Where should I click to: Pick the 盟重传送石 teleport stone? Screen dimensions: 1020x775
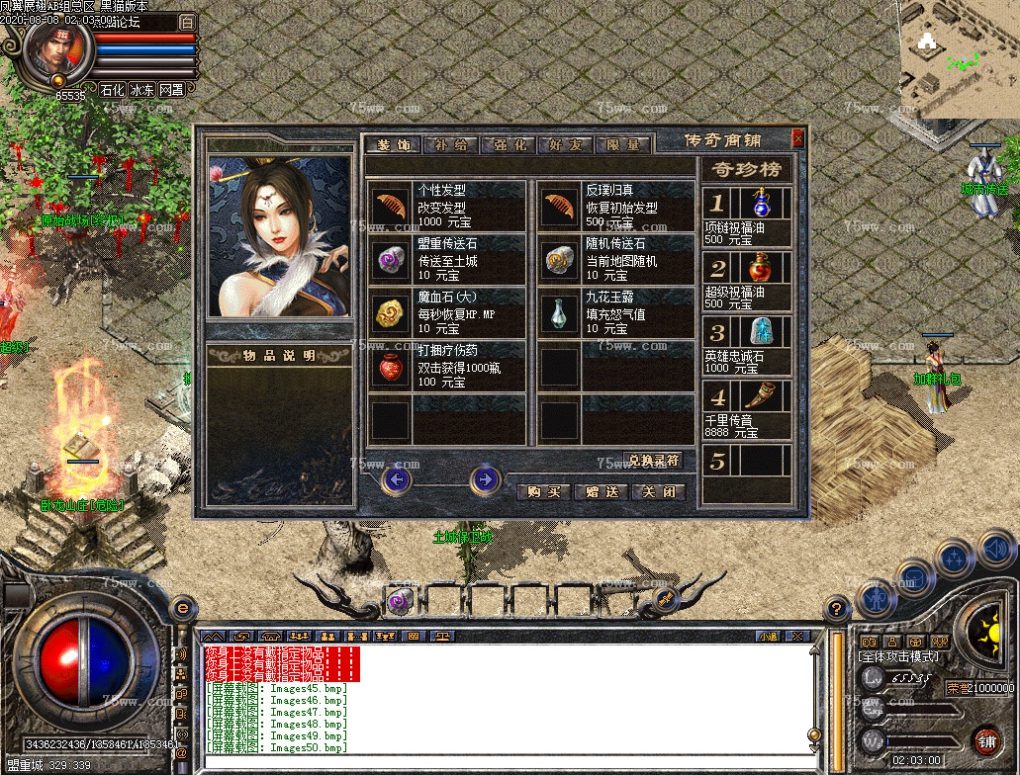point(391,260)
